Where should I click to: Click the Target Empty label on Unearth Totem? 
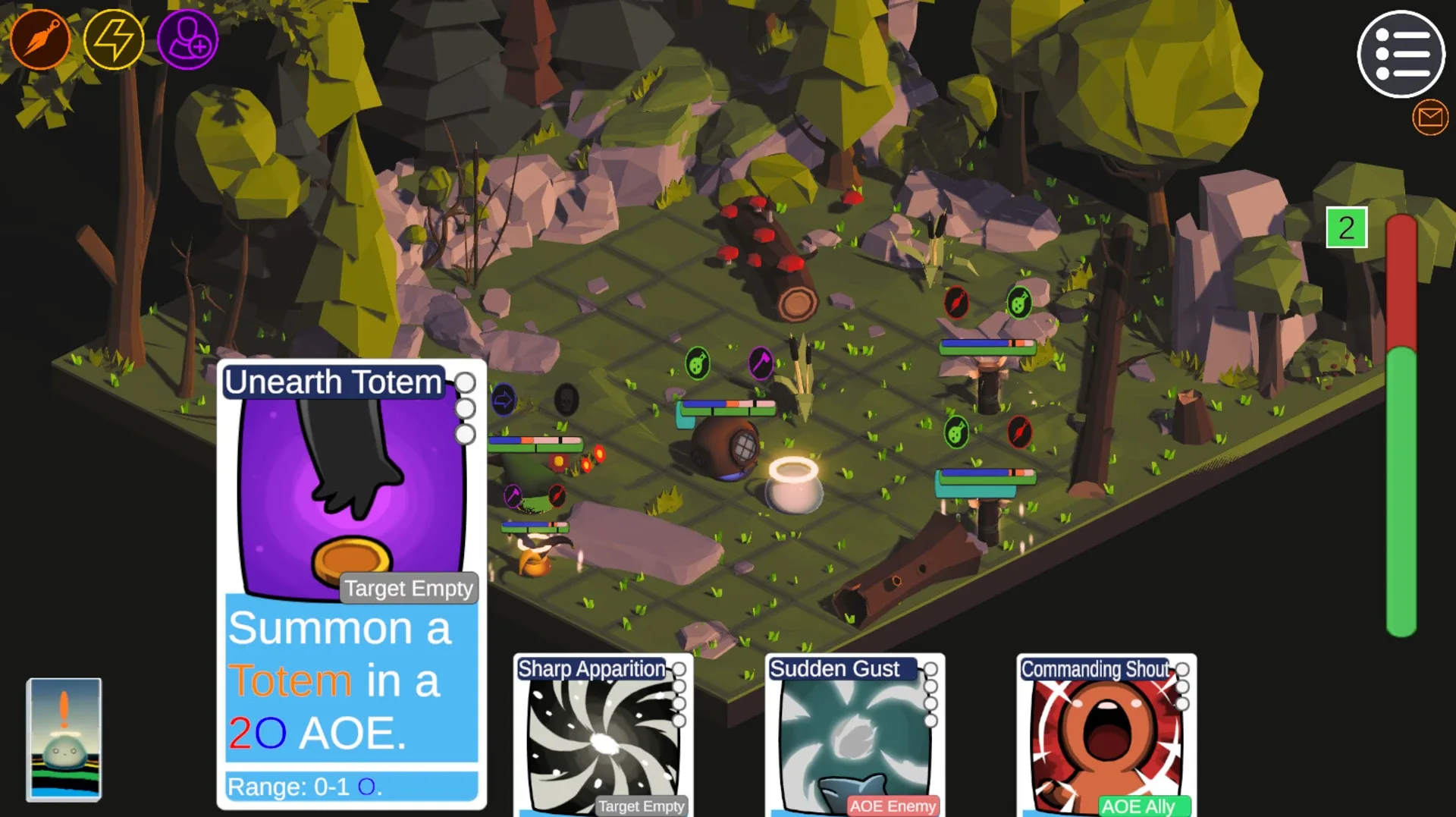tap(409, 588)
